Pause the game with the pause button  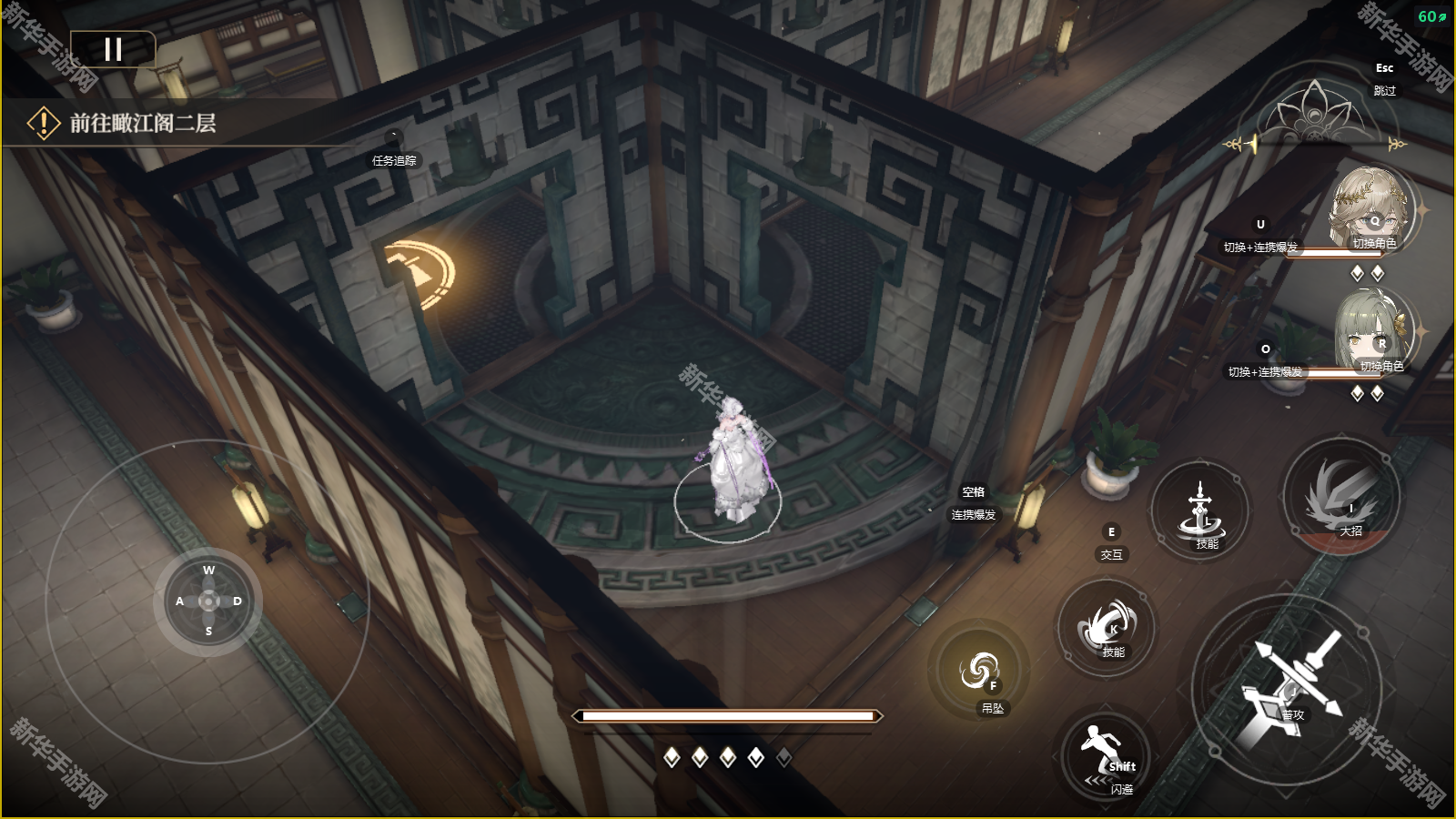[x=113, y=49]
